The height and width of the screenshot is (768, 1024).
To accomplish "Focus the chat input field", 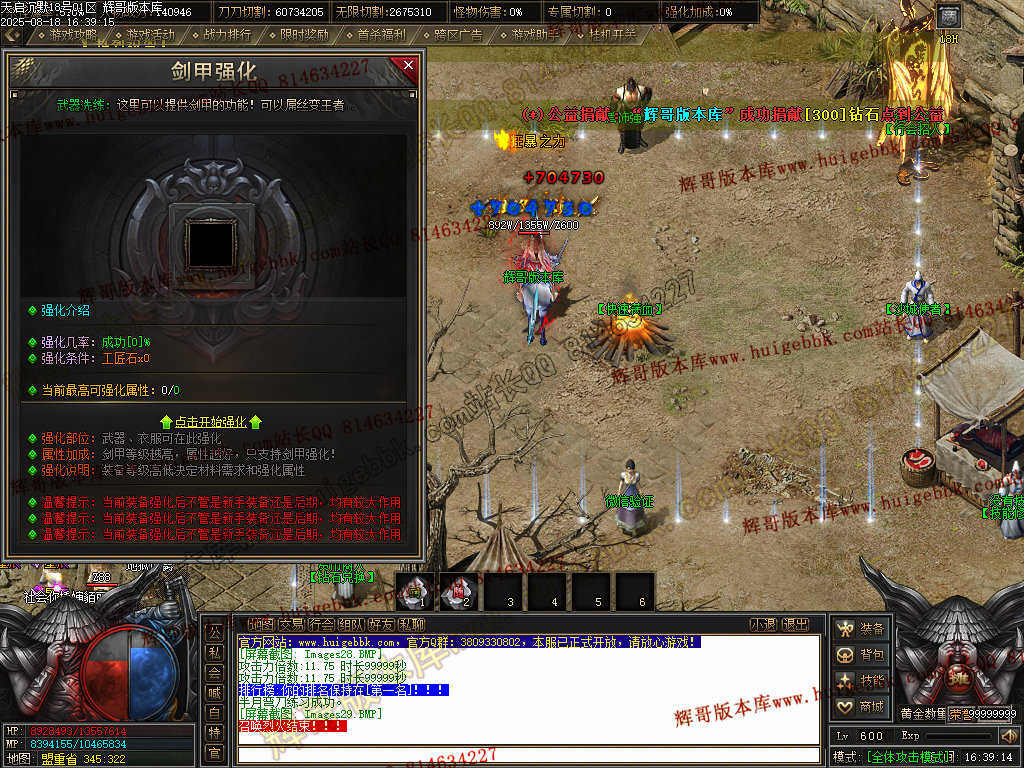I will tap(530, 752).
